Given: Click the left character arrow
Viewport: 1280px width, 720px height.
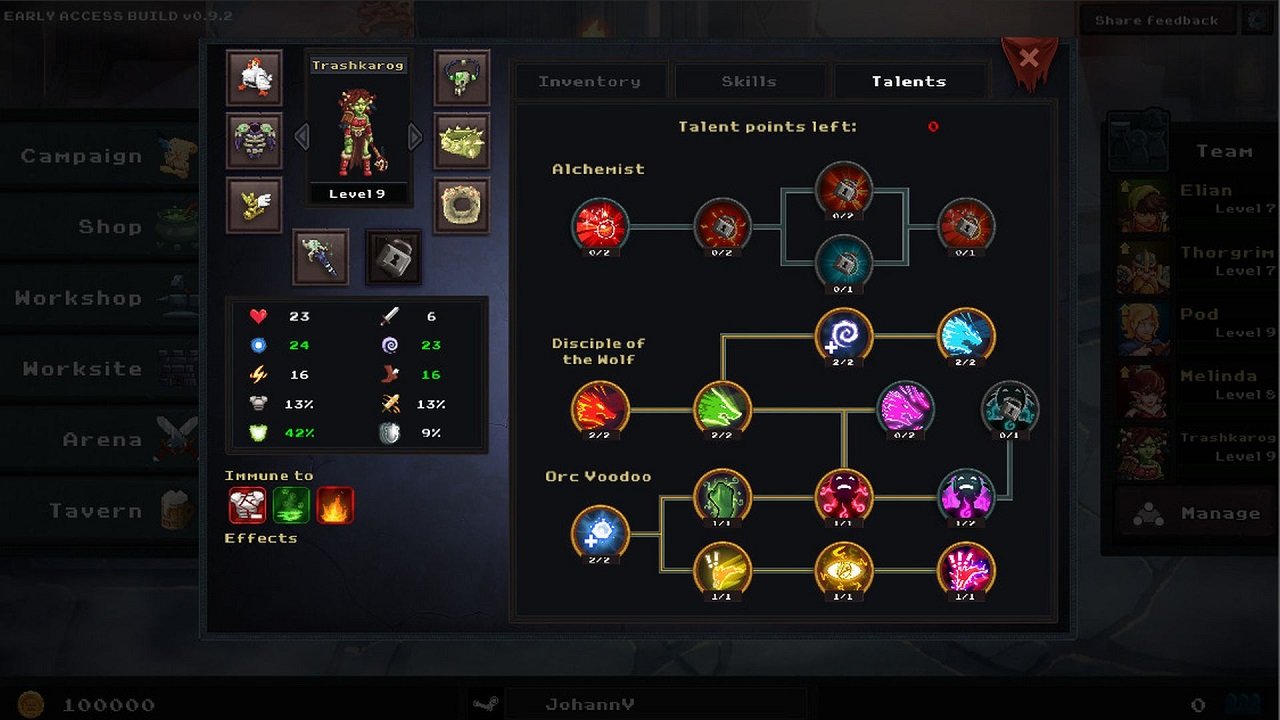Looking at the screenshot, I should 301,135.
